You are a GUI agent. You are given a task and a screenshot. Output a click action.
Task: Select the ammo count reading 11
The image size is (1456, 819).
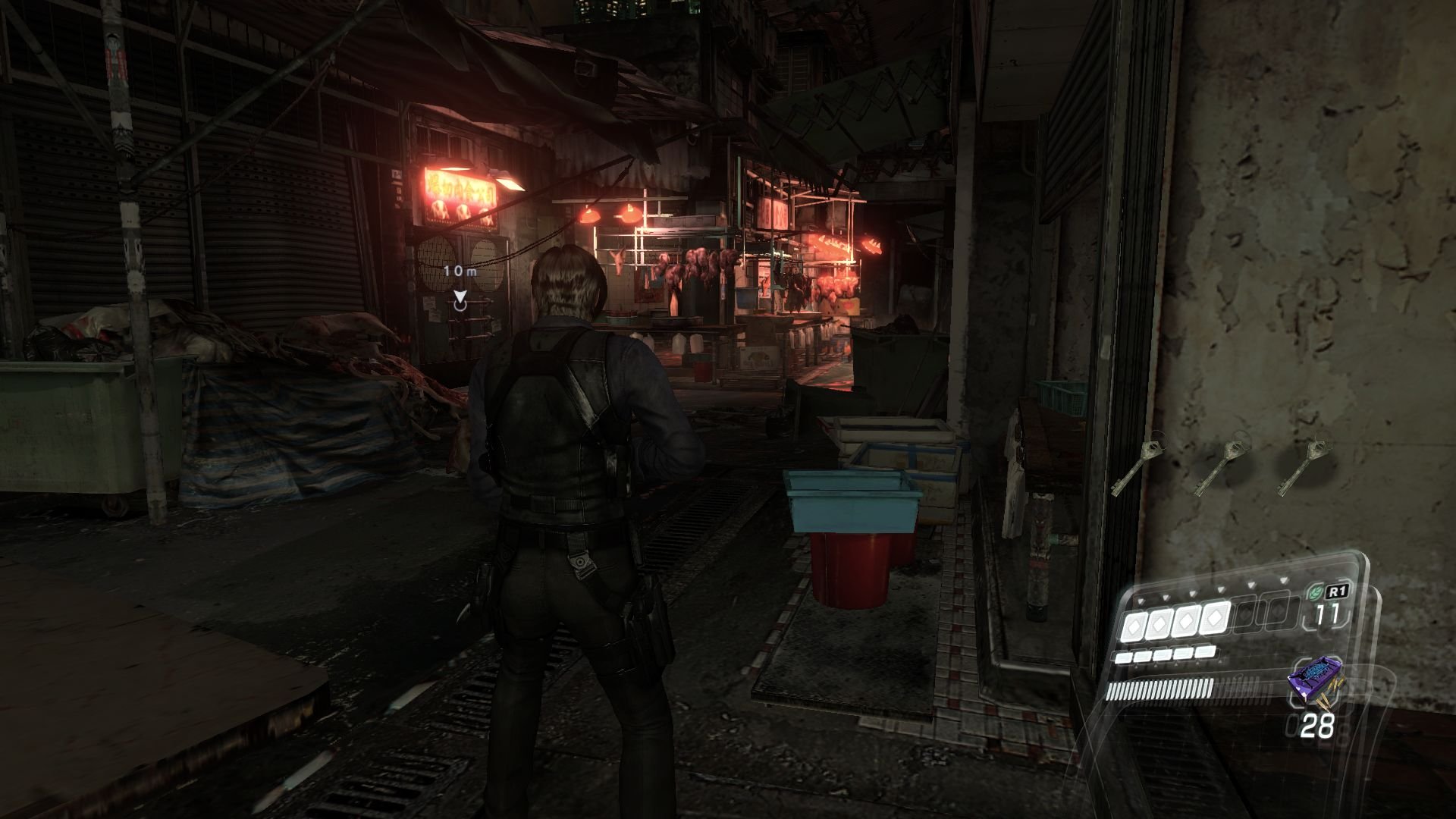[x=1327, y=613]
